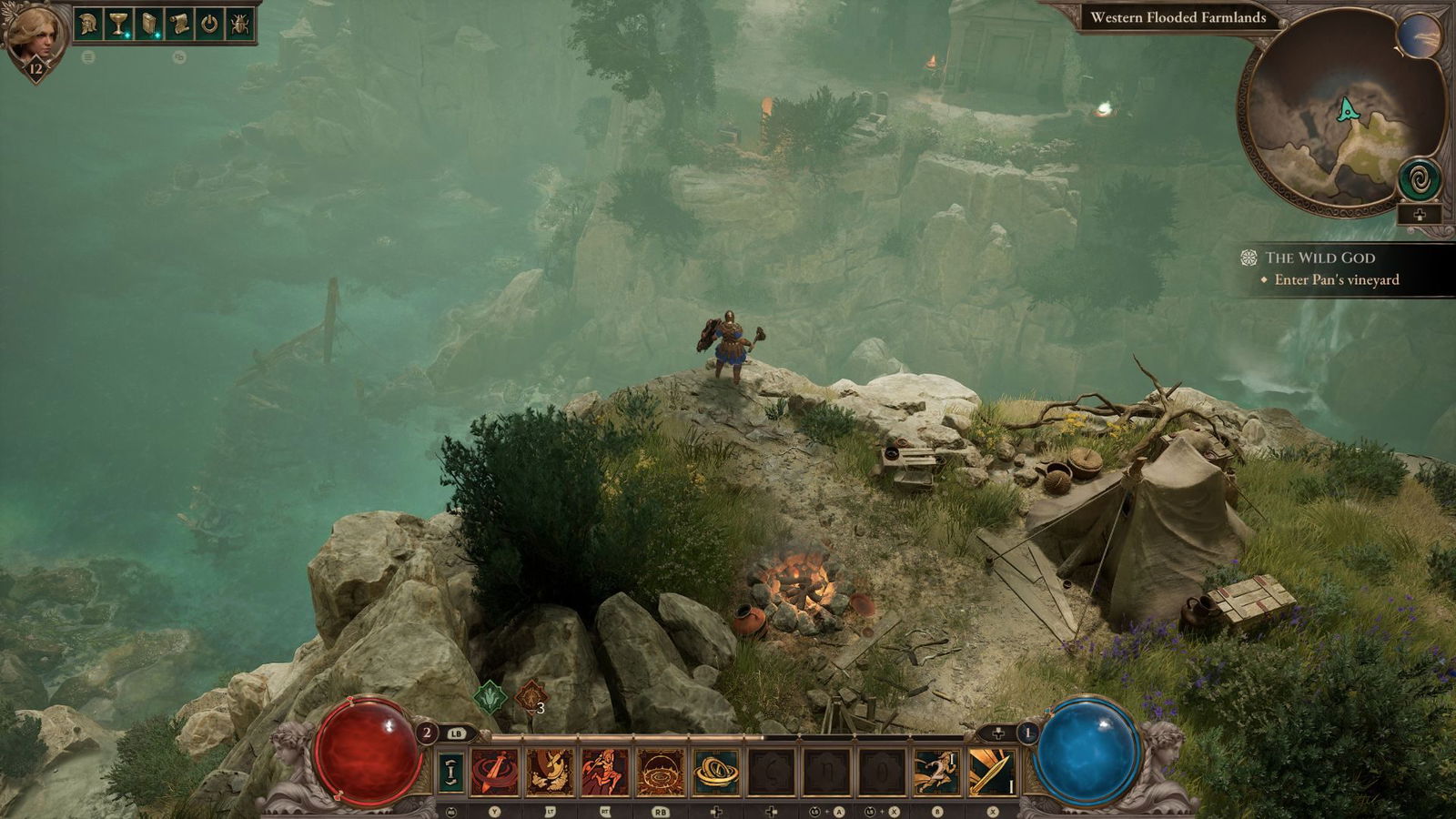Open the character menu helmet icon
The height and width of the screenshot is (819, 1456).
pyautogui.click(x=88, y=24)
